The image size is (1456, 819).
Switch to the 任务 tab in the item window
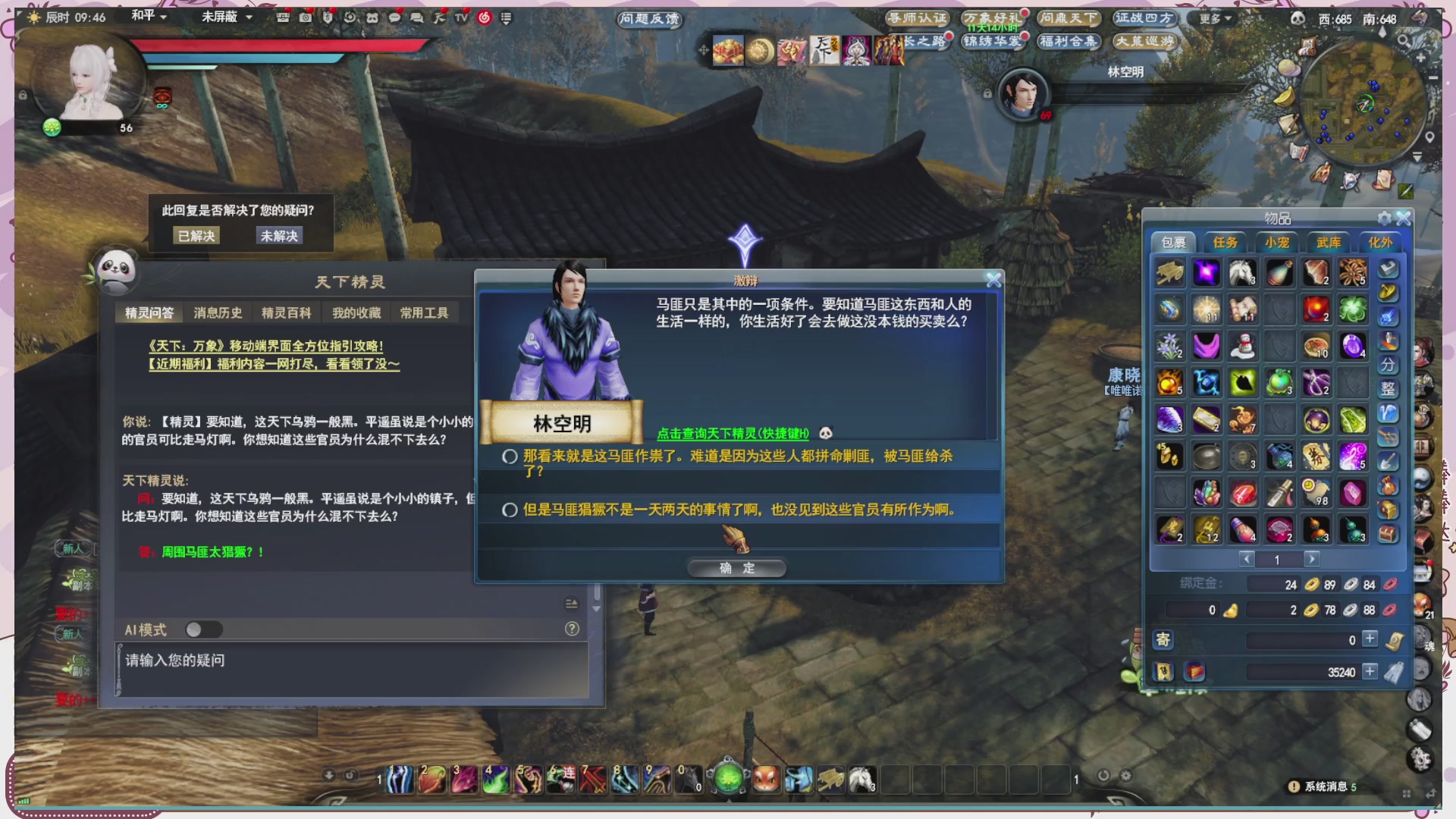coord(1226,241)
